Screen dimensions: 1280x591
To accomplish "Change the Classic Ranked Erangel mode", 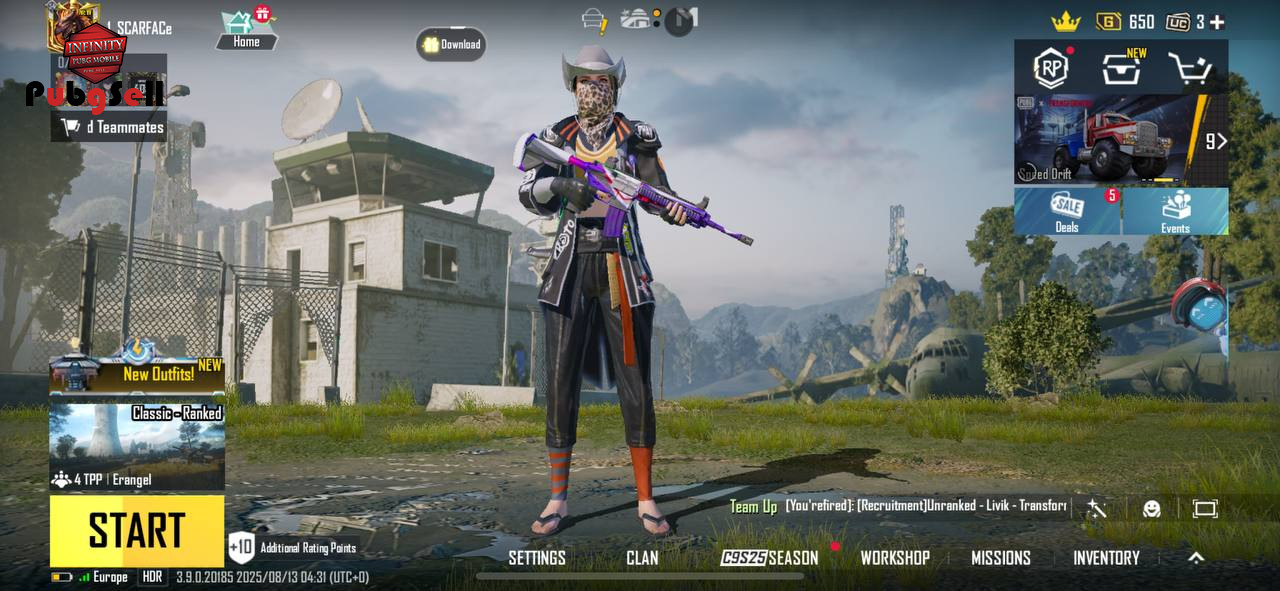I will click(x=137, y=446).
